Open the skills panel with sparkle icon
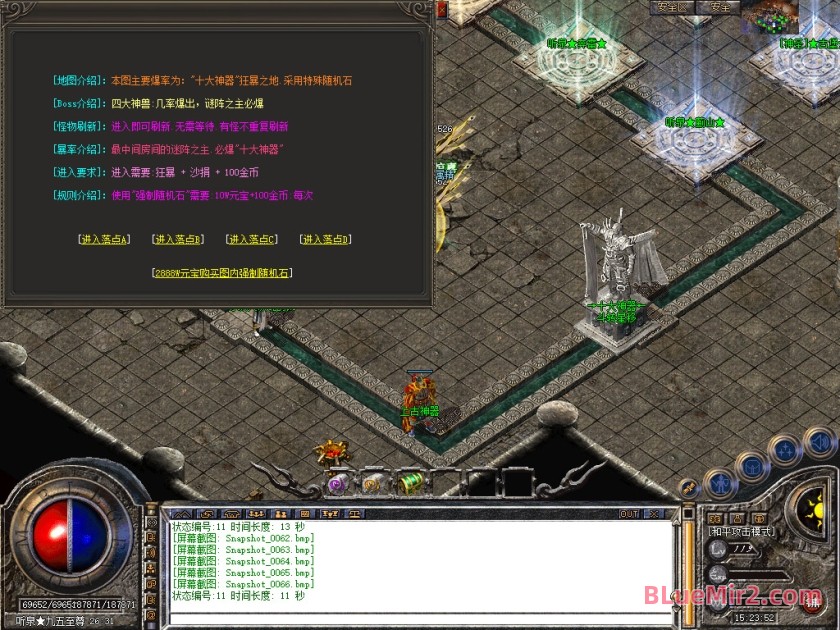The height and width of the screenshot is (630, 840). tap(786, 450)
